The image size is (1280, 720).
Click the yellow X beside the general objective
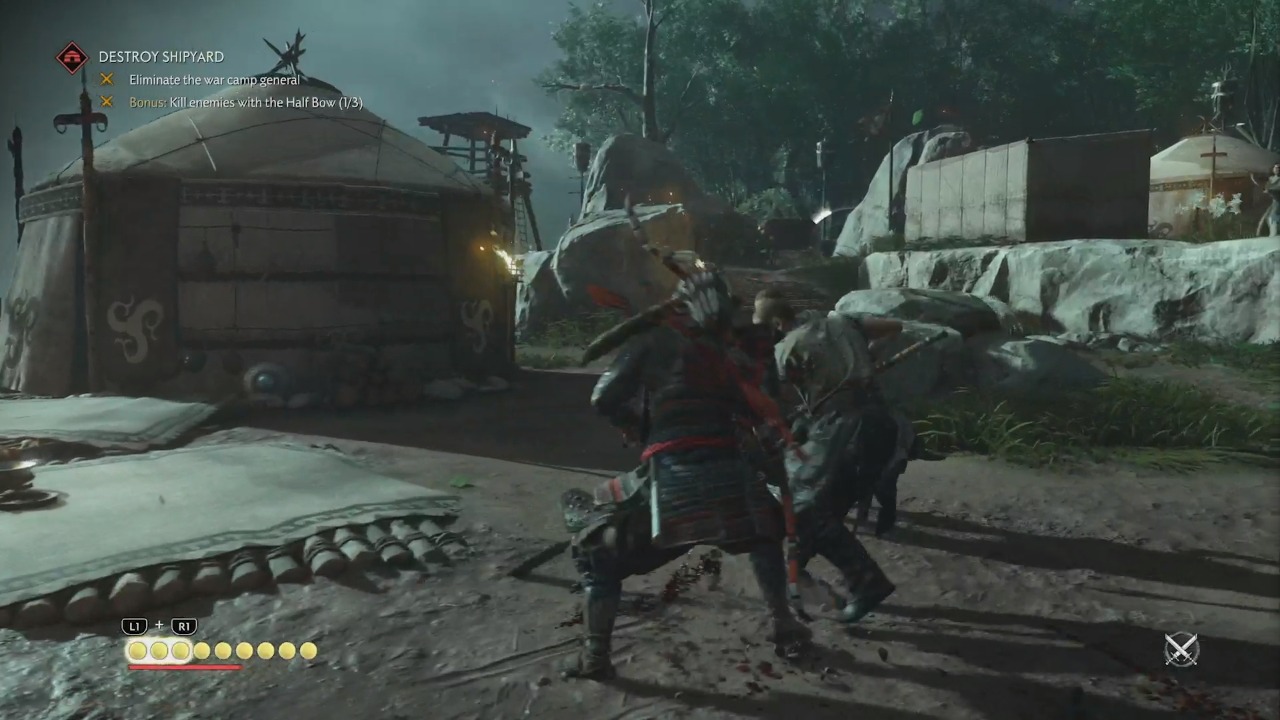[107, 79]
